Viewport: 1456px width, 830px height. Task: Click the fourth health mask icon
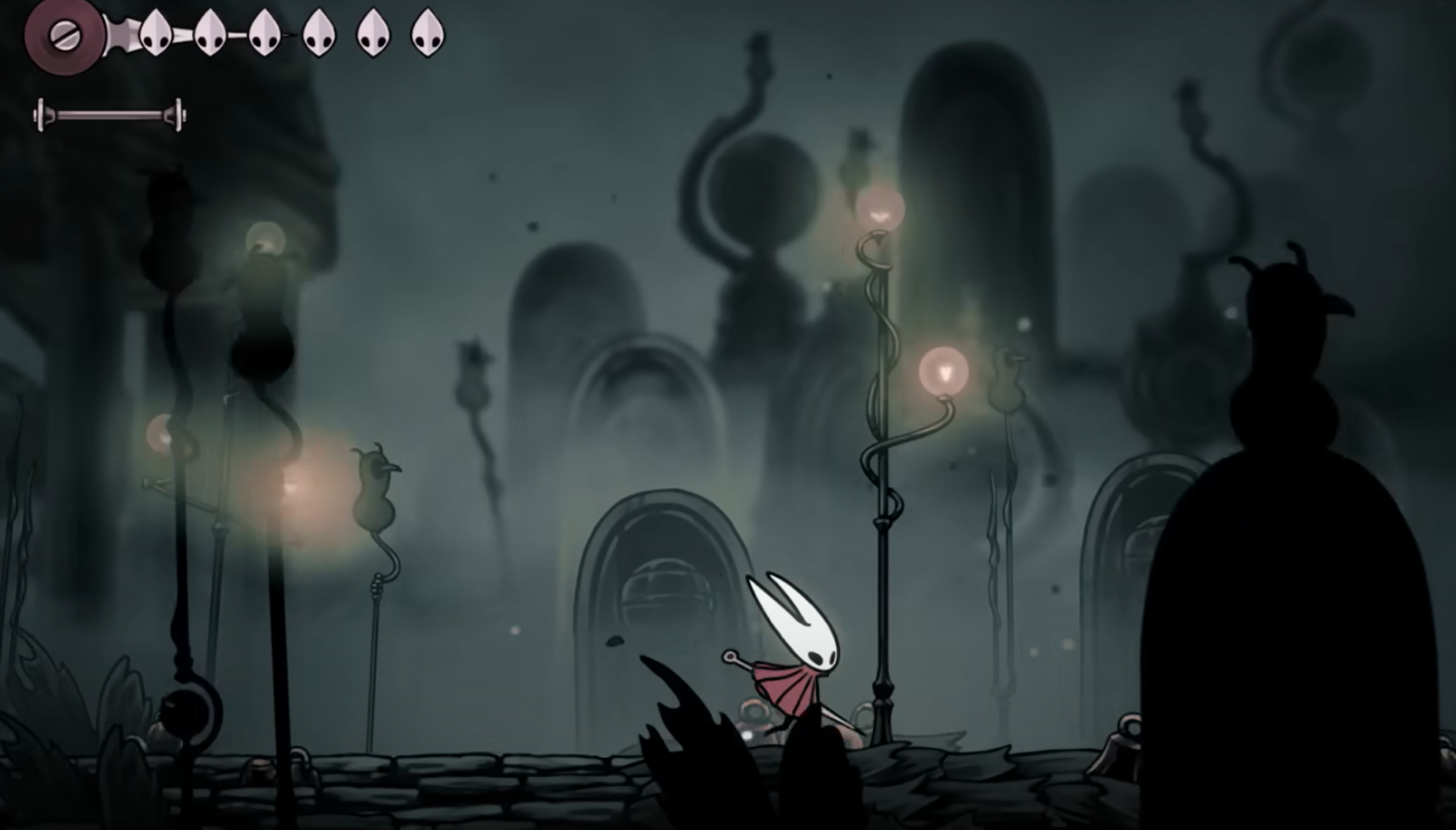[x=318, y=33]
